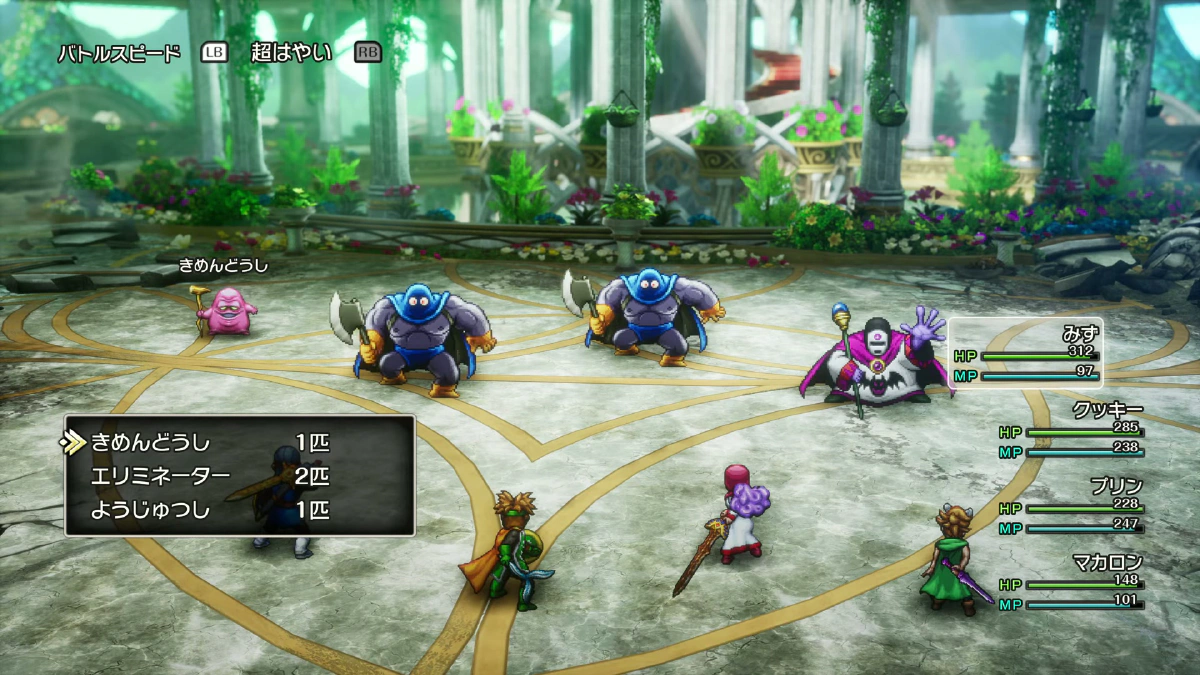Target ようじゅつし in the enemy list
Screen dimensions: 1200x675
151,510
